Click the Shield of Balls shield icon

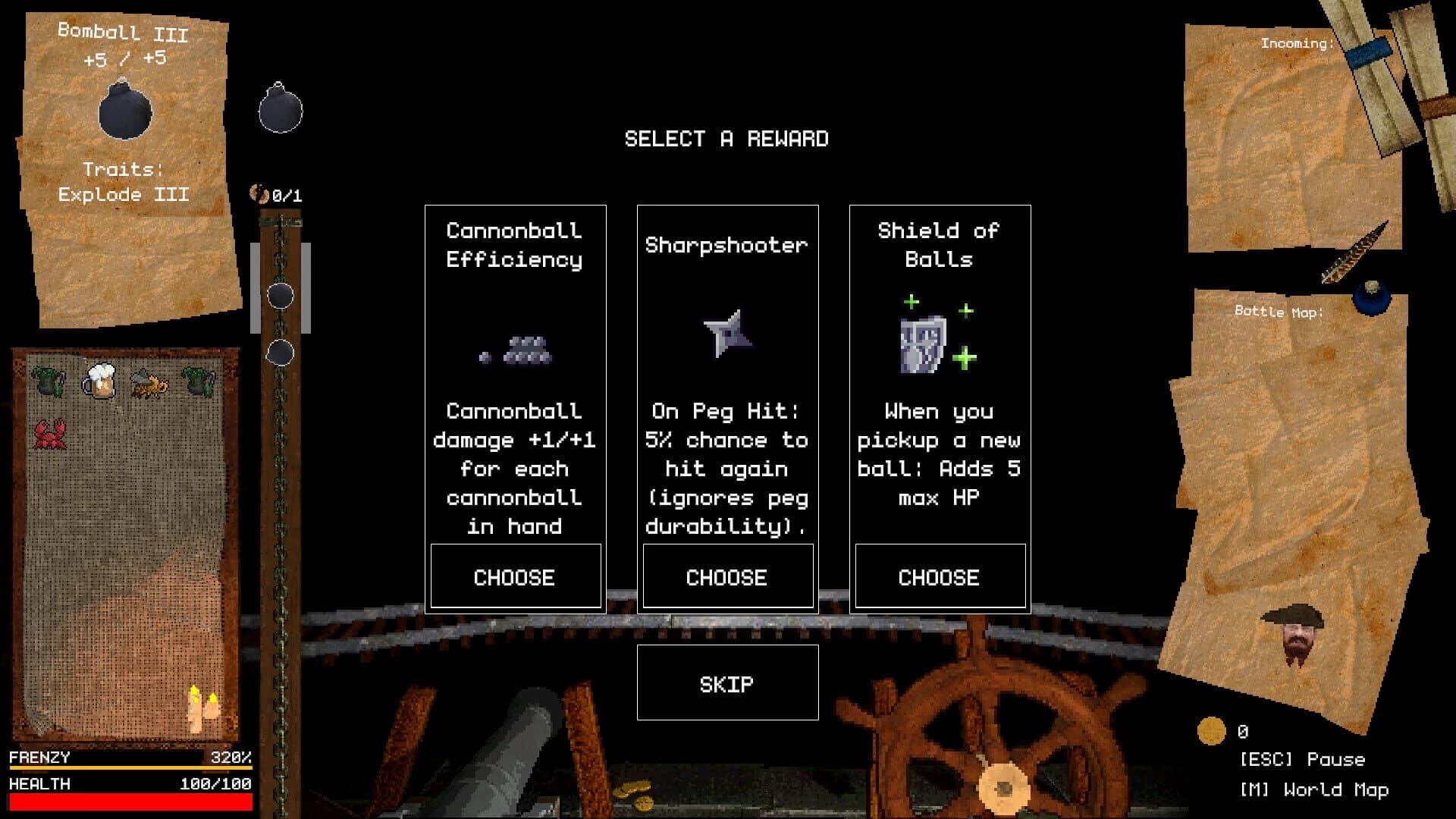point(921,345)
